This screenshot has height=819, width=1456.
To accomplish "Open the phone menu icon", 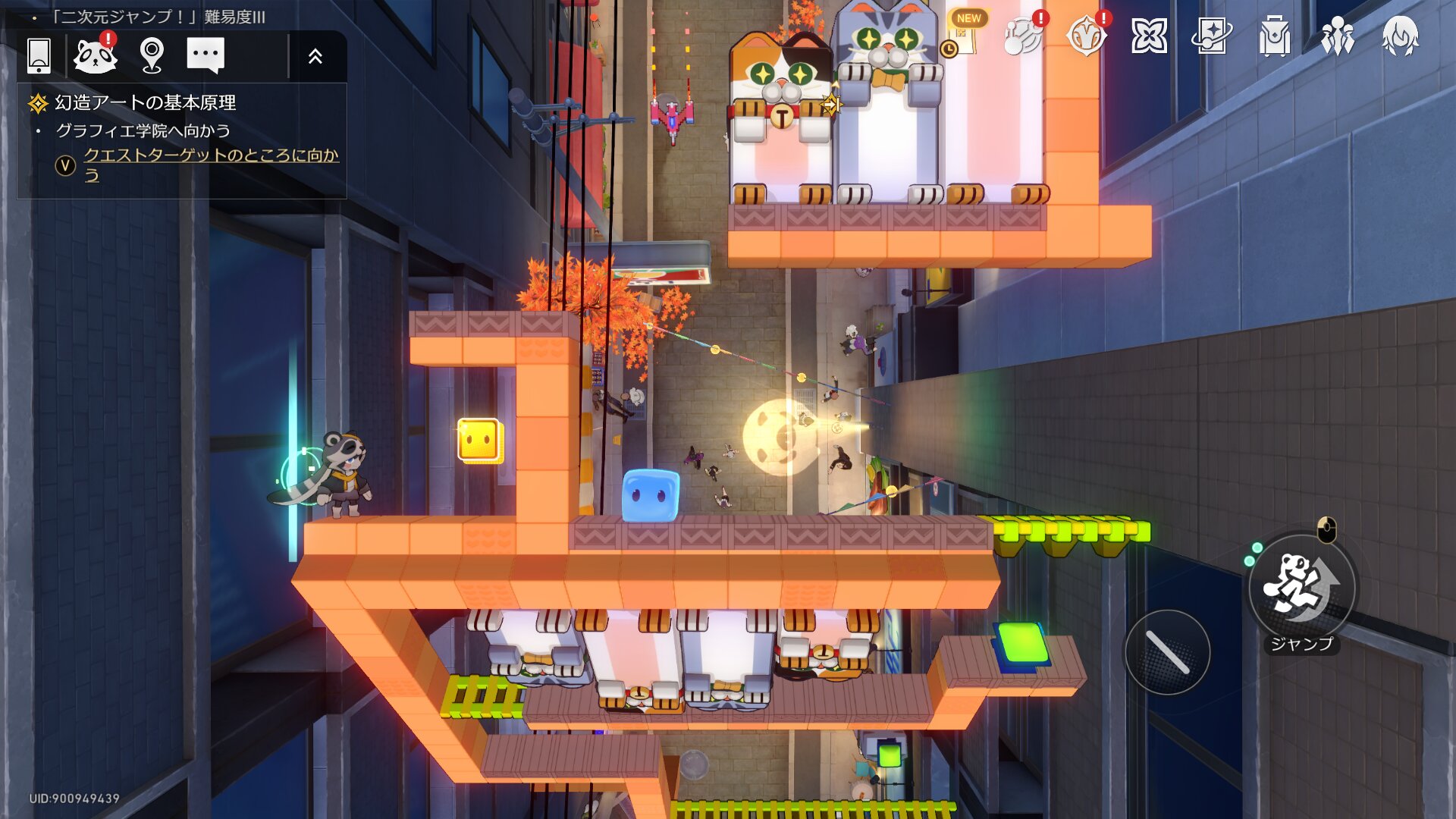I will point(39,55).
